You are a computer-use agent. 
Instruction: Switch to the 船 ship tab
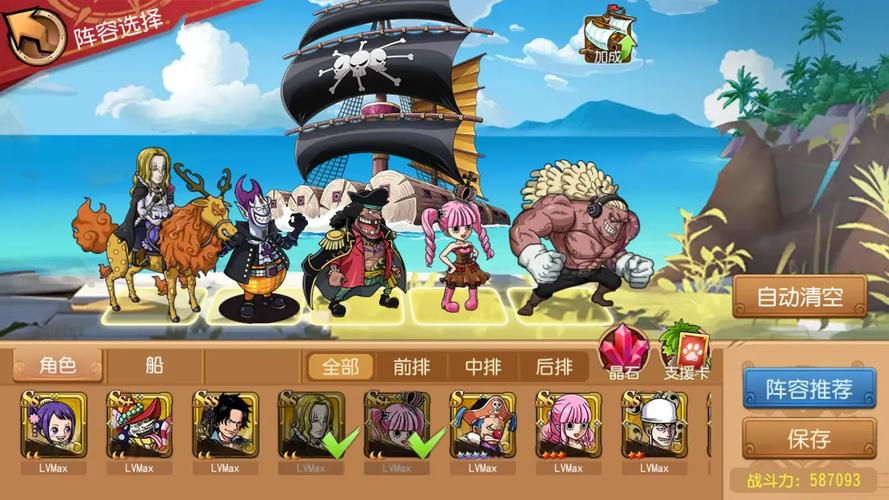coord(154,366)
